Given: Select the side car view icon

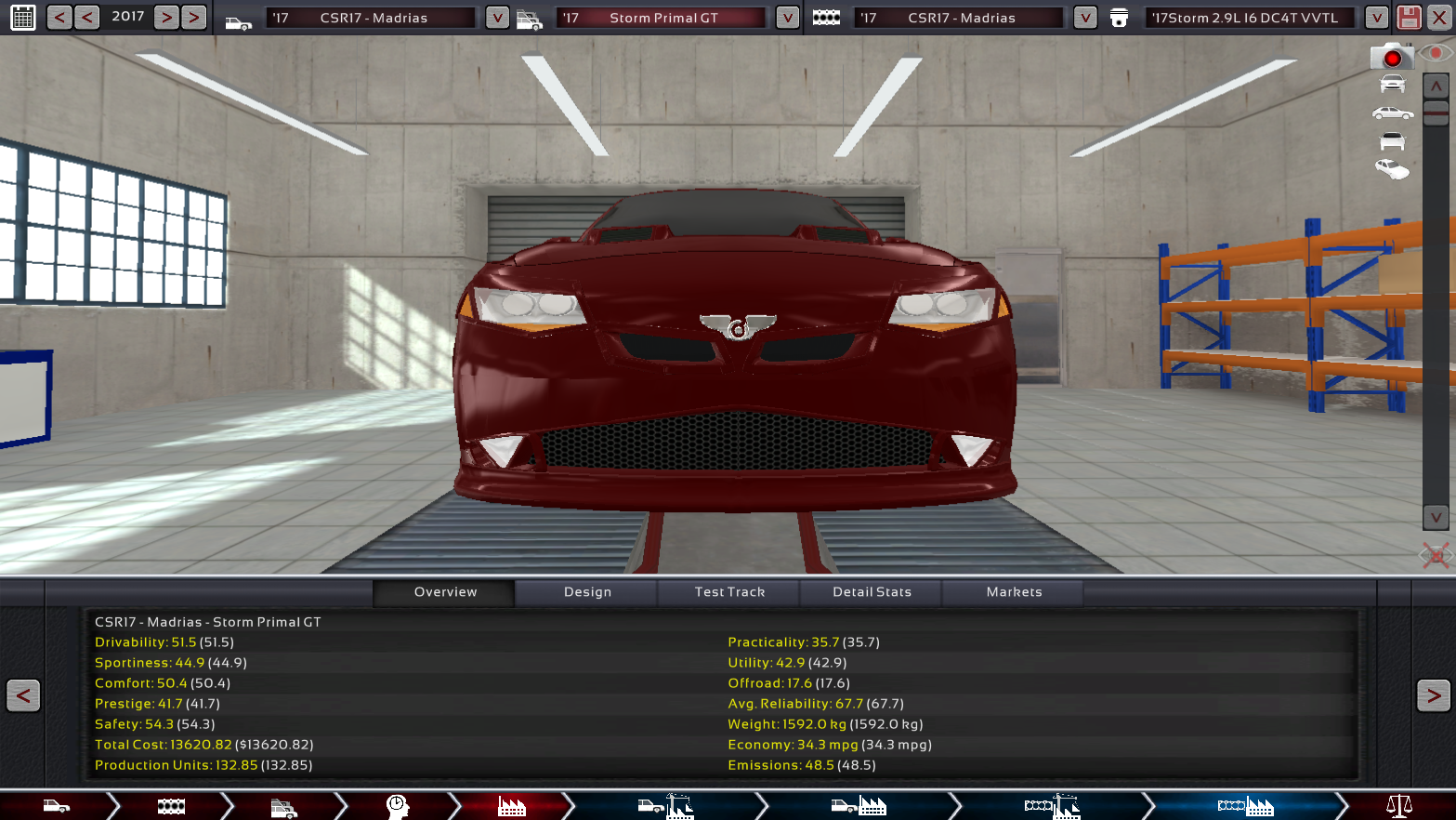Looking at the screenshot, I should [x=1392, y=113].
